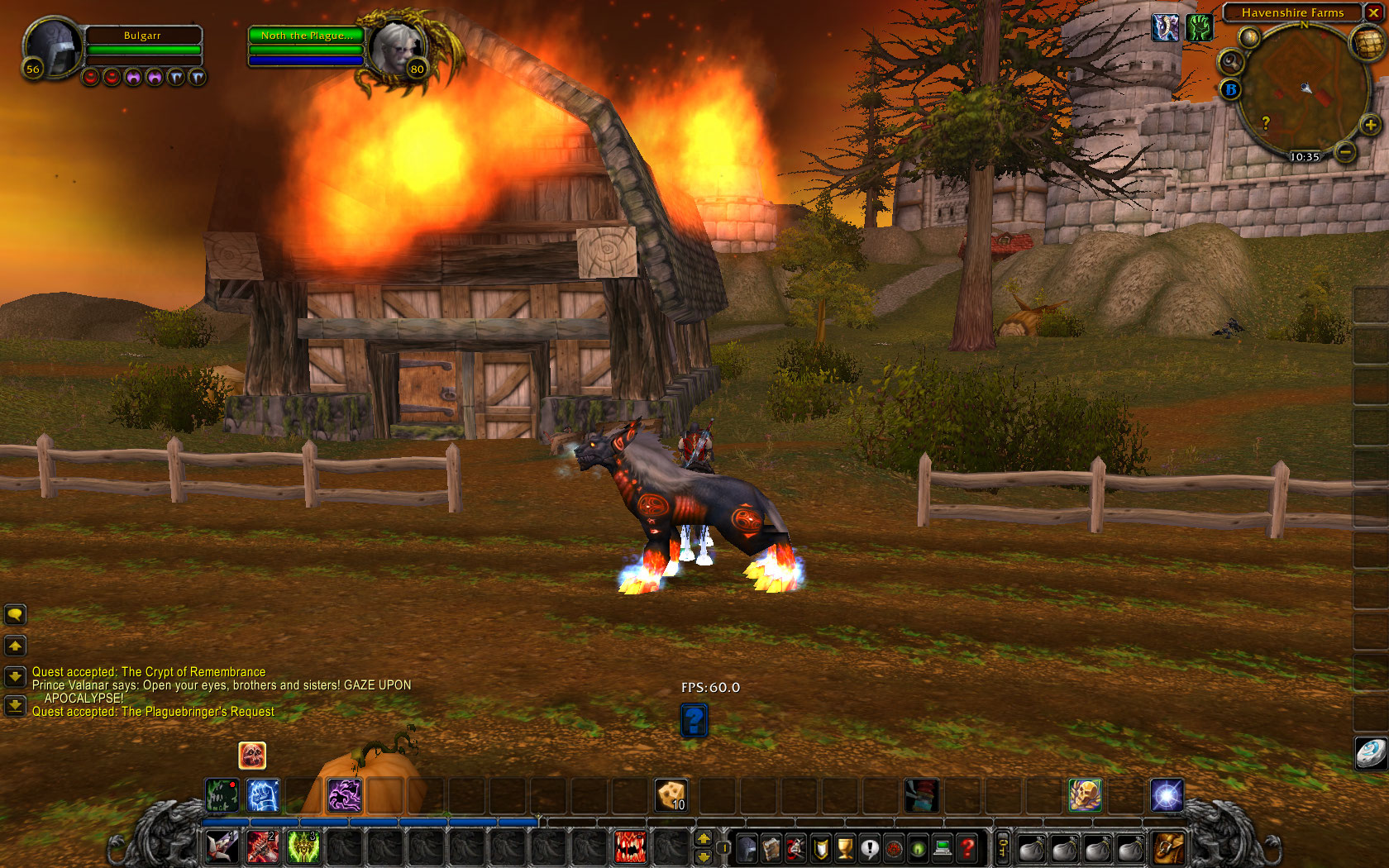
Task: Open the help red question mark button
Action: (967, 848)
